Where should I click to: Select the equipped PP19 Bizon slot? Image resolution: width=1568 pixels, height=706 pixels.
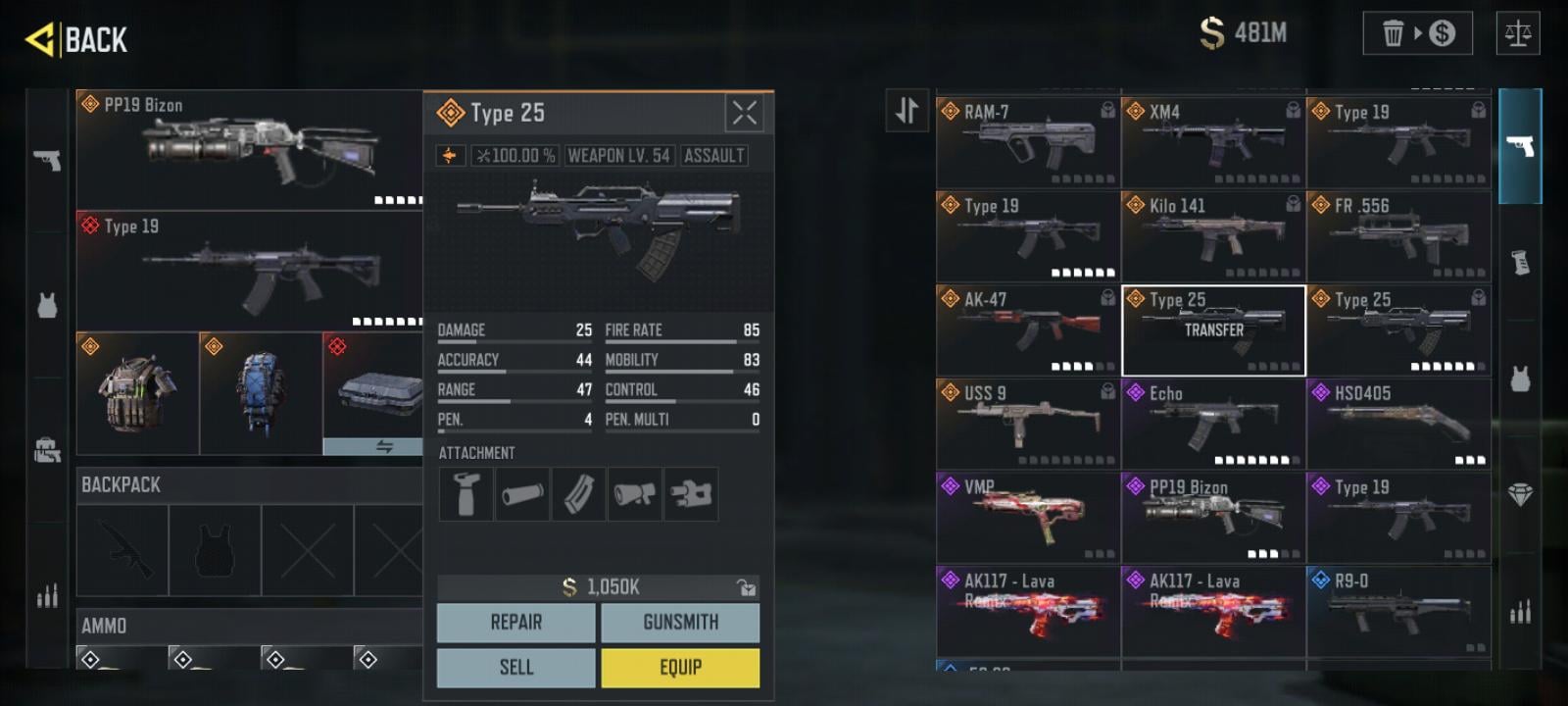pyautogui.click(x=249, y=149)
